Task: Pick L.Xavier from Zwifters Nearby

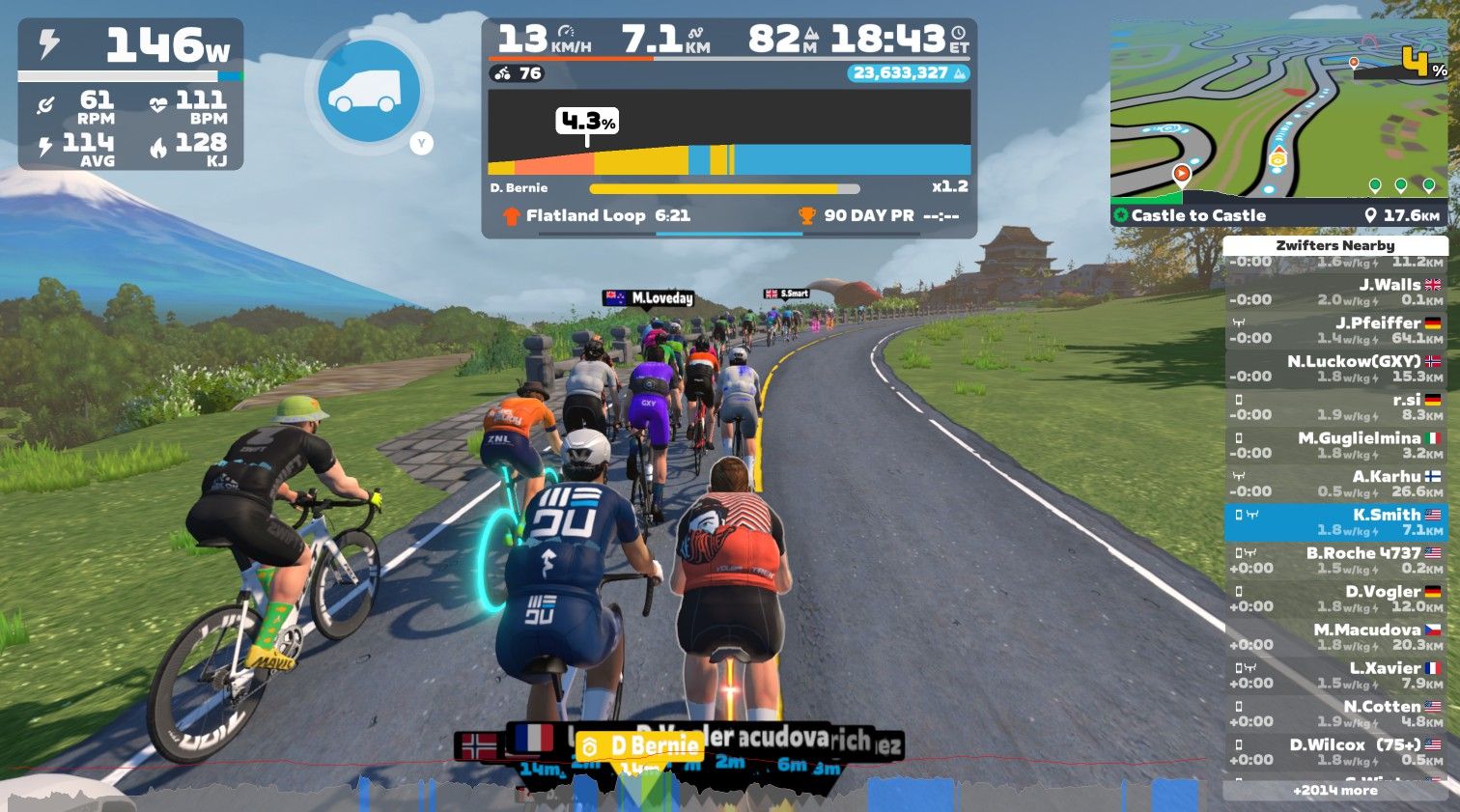Action: tap(1335, 676)
